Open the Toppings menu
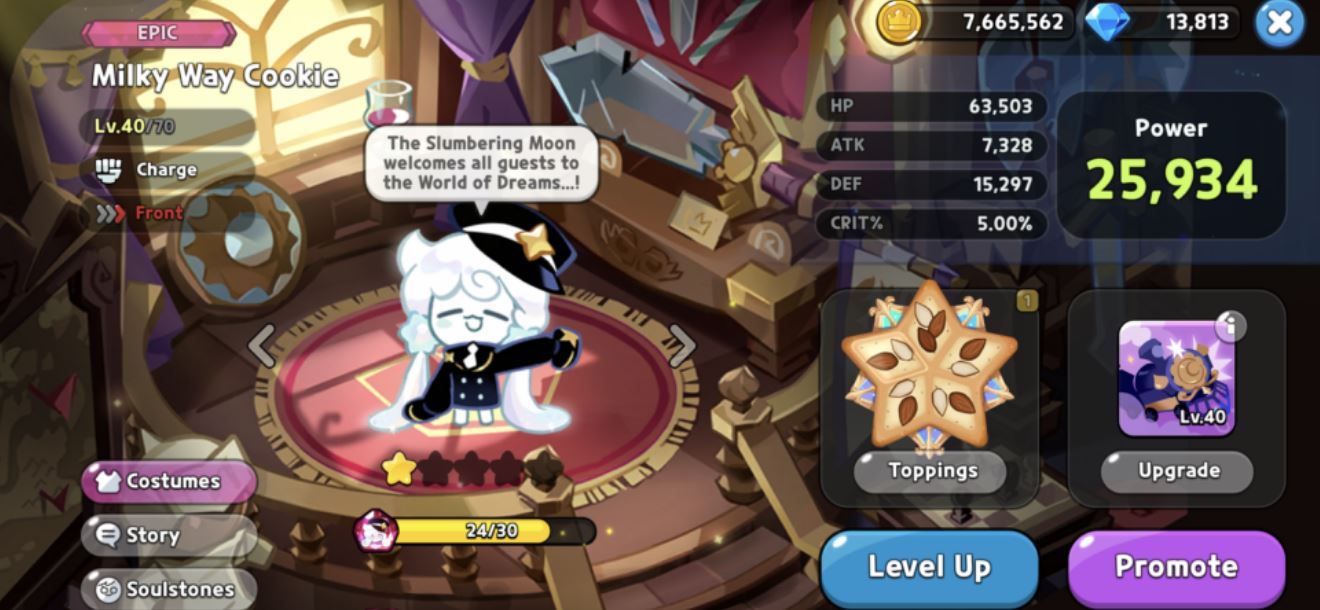Screen dimensions: 1320x610 [x=931, y=470]
